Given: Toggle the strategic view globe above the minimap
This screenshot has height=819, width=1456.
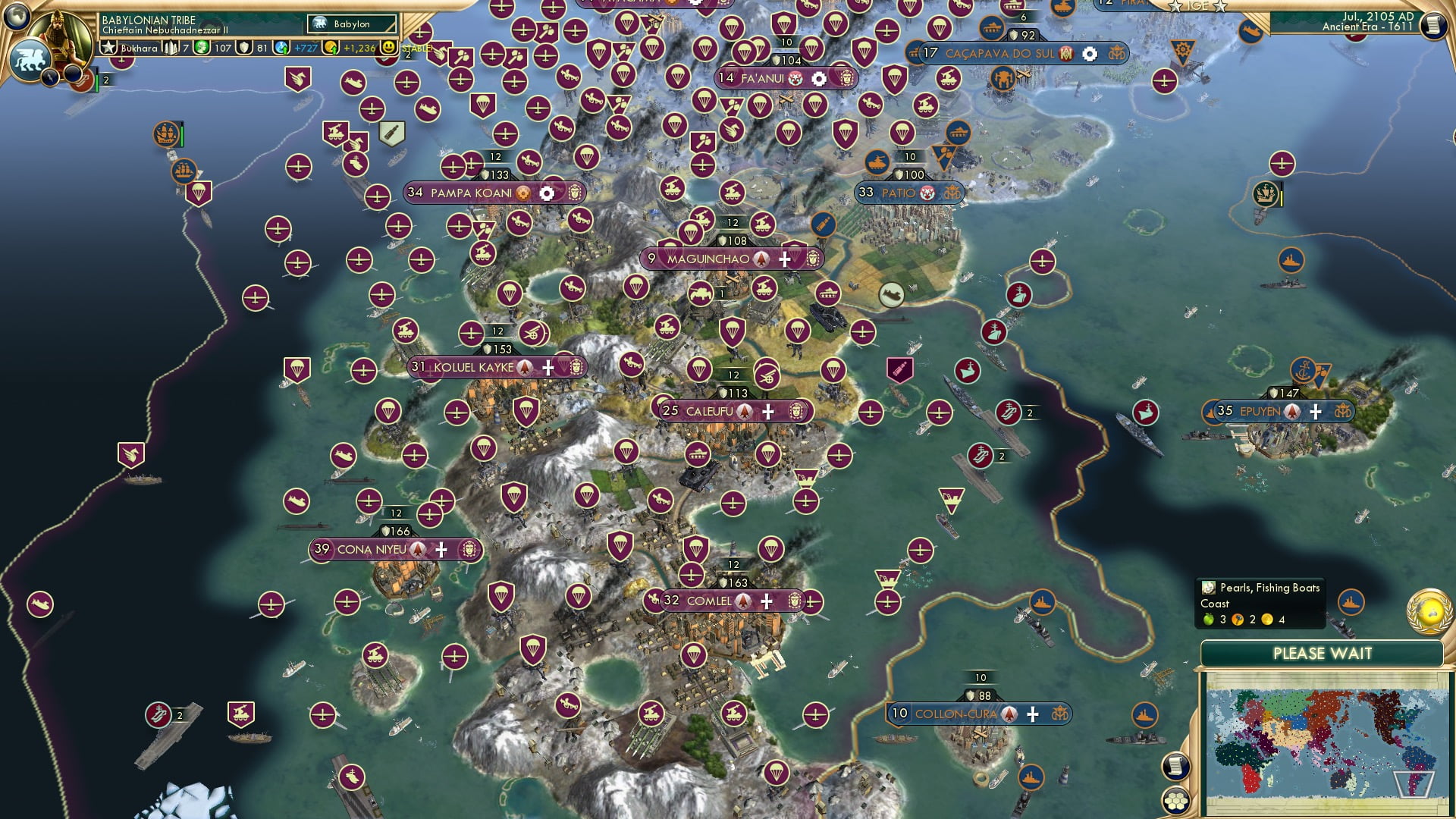Looking at the screenshot, I should [x=1427, y=610].
